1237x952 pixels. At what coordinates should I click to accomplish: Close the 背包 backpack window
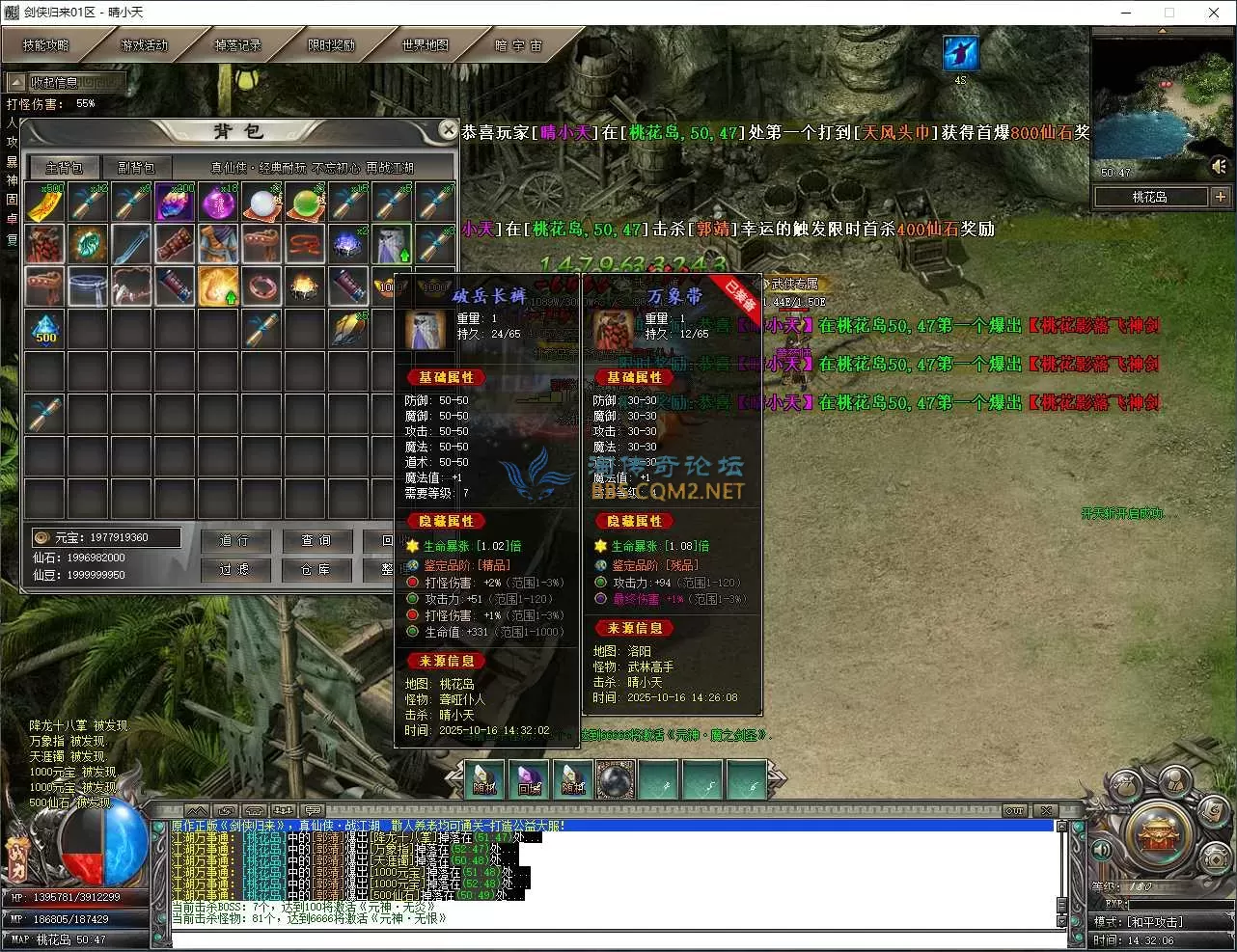pyautogui.click(x=448, y=129)
